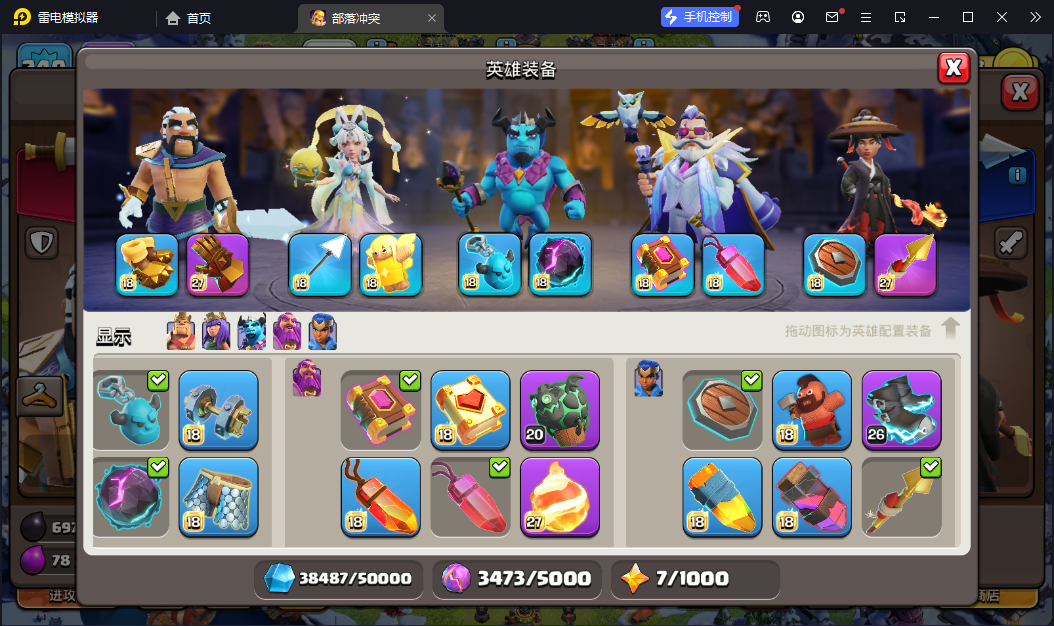
Task: Open the emulator Home tab
Action: pyautogui.click(x=189, y=17)
